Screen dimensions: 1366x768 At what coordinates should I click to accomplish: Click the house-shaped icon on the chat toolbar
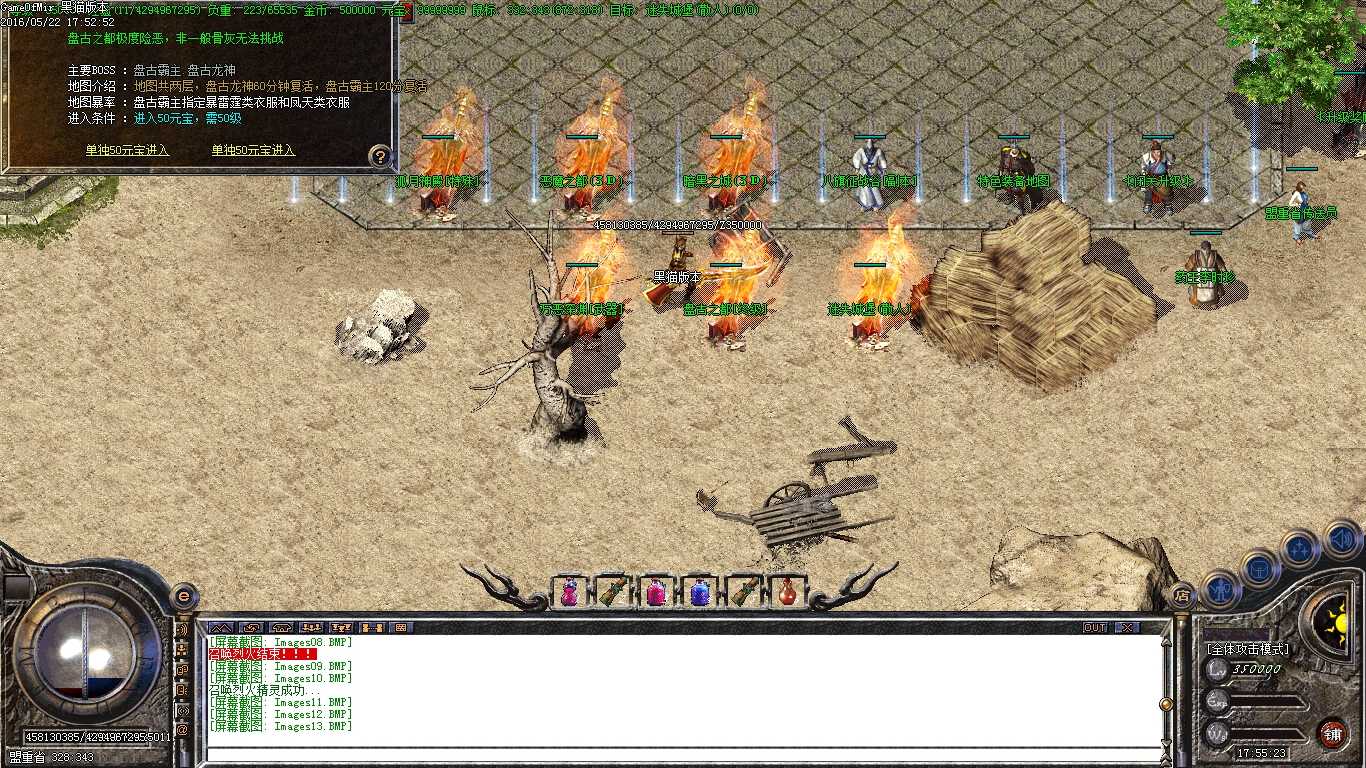tap(282, 627)
